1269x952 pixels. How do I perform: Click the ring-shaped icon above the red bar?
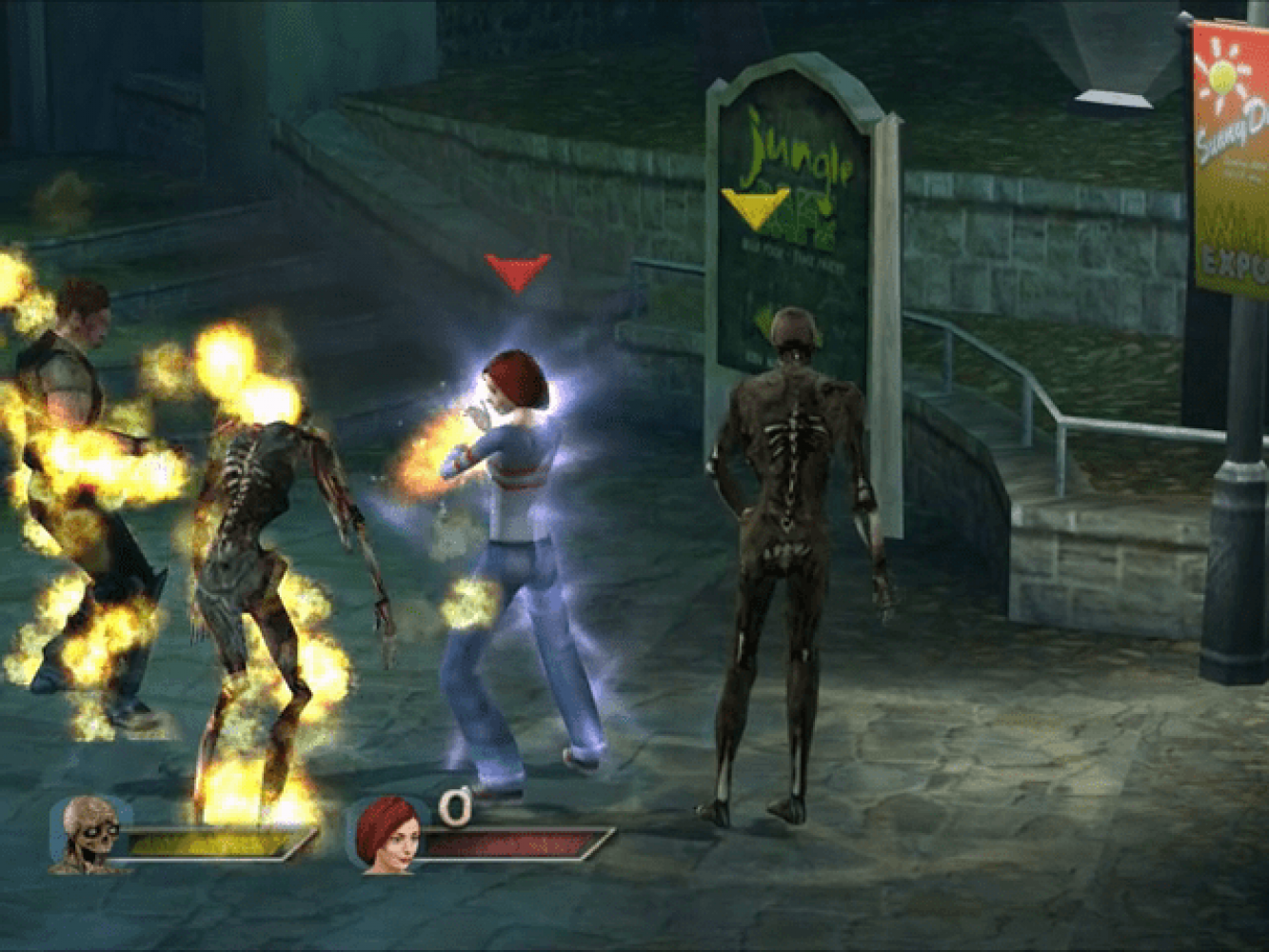click(x=455, y=807)
